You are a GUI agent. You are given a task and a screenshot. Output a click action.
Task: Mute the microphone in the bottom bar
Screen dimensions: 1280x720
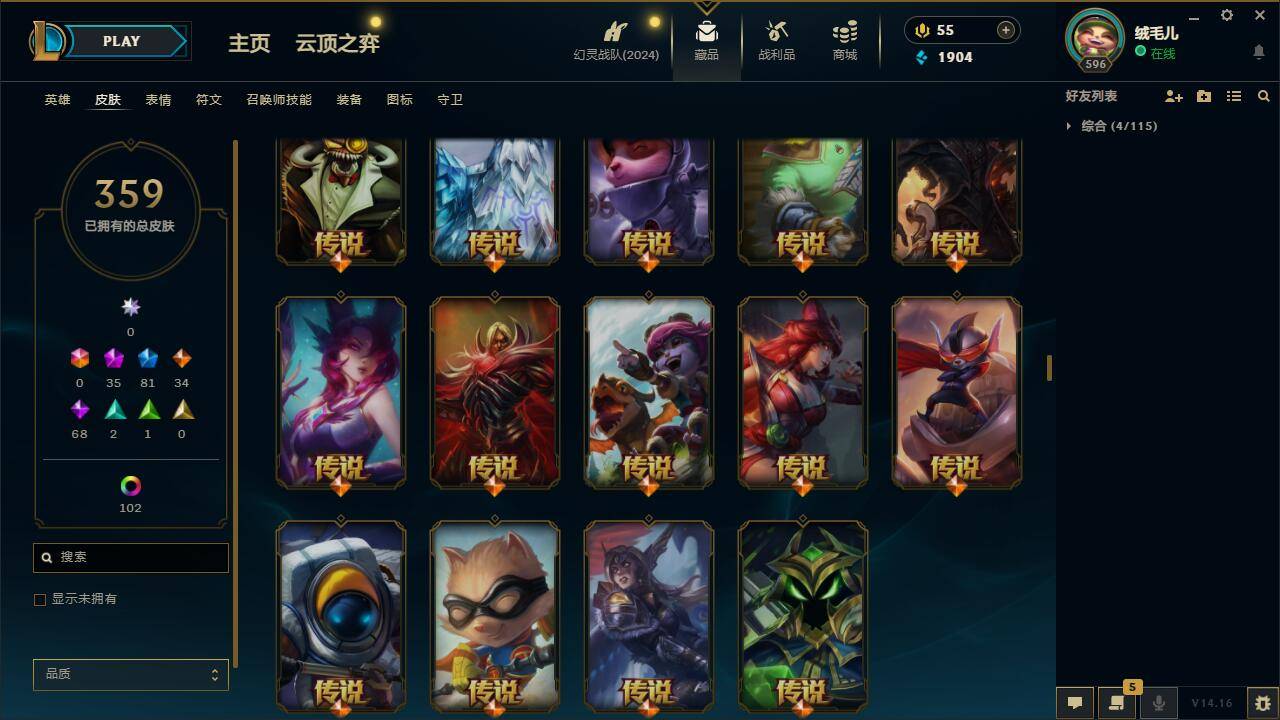point(1158,703)
